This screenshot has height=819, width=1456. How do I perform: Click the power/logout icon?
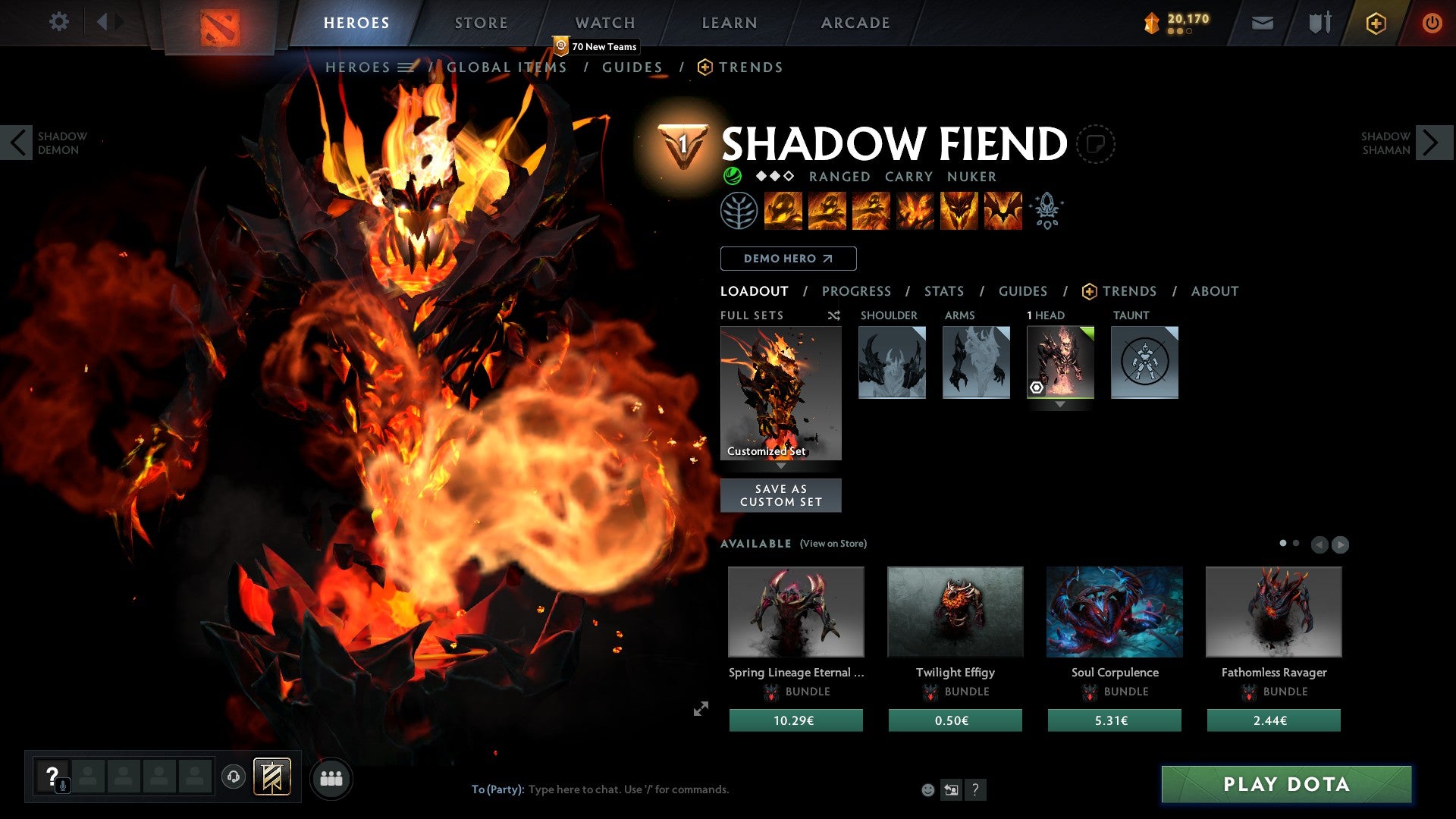click(1432, 23)
